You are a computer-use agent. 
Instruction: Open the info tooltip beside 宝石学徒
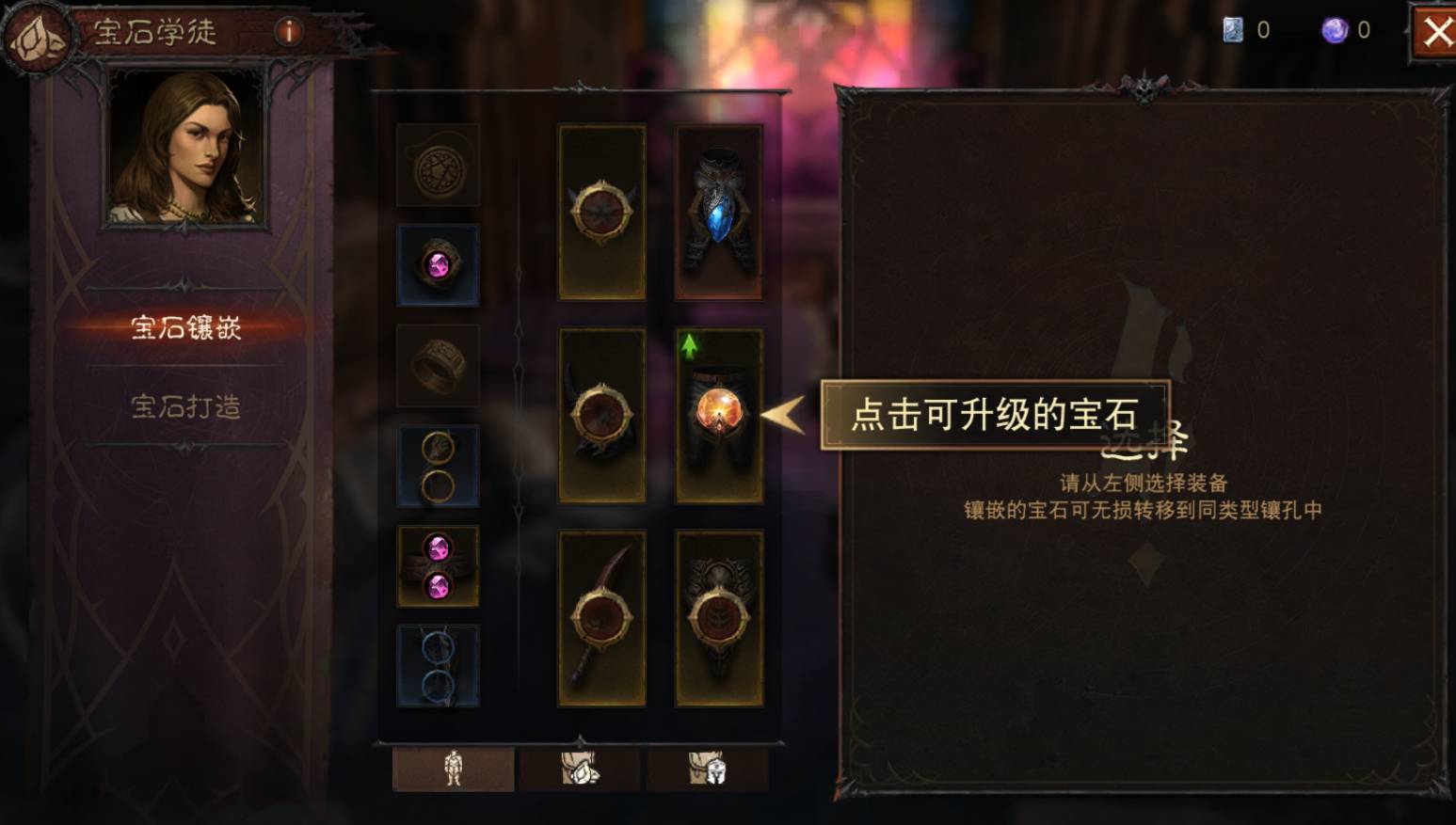click(x=289, y=29)
